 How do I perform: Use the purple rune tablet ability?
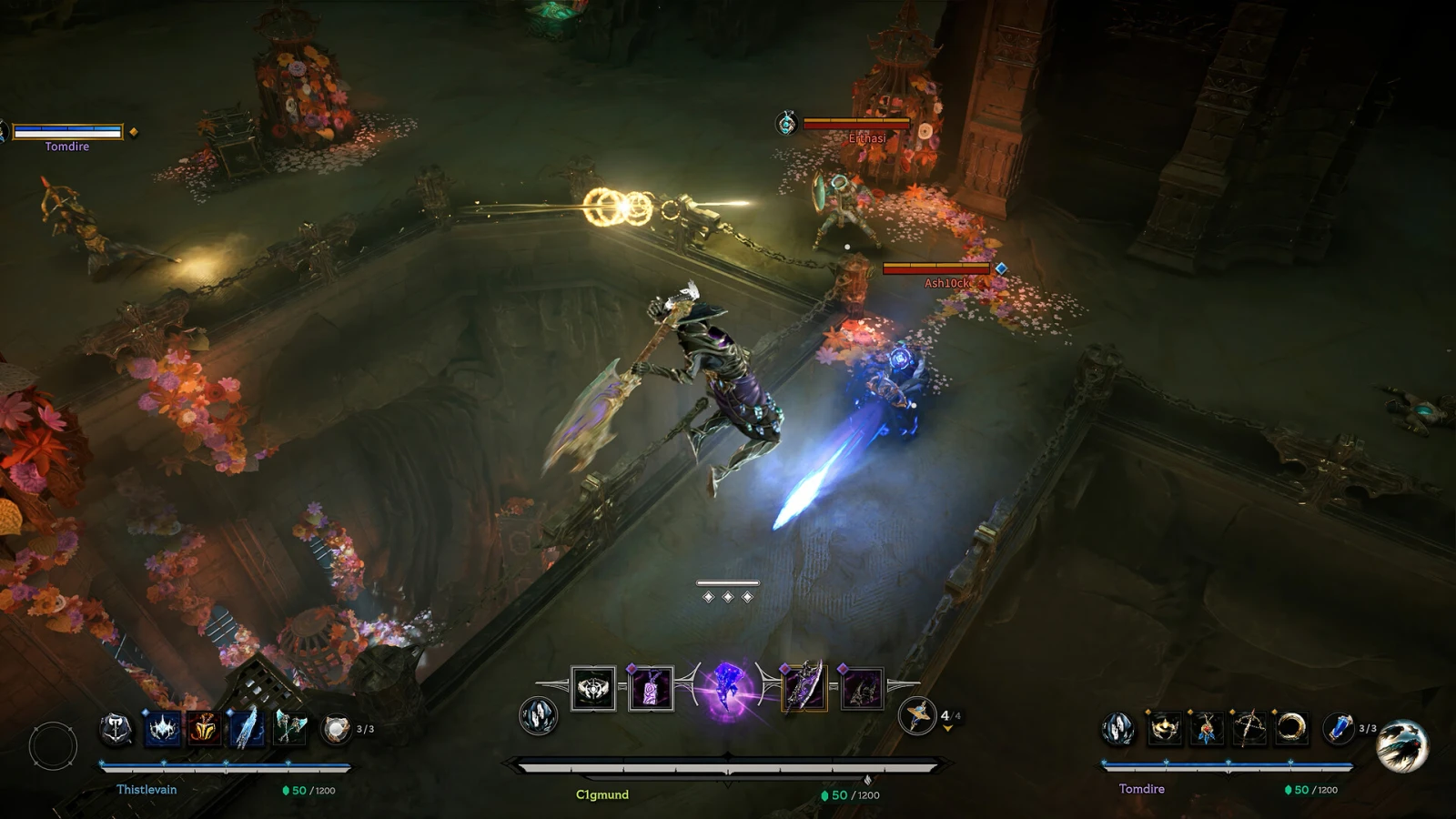click(651, 688)
